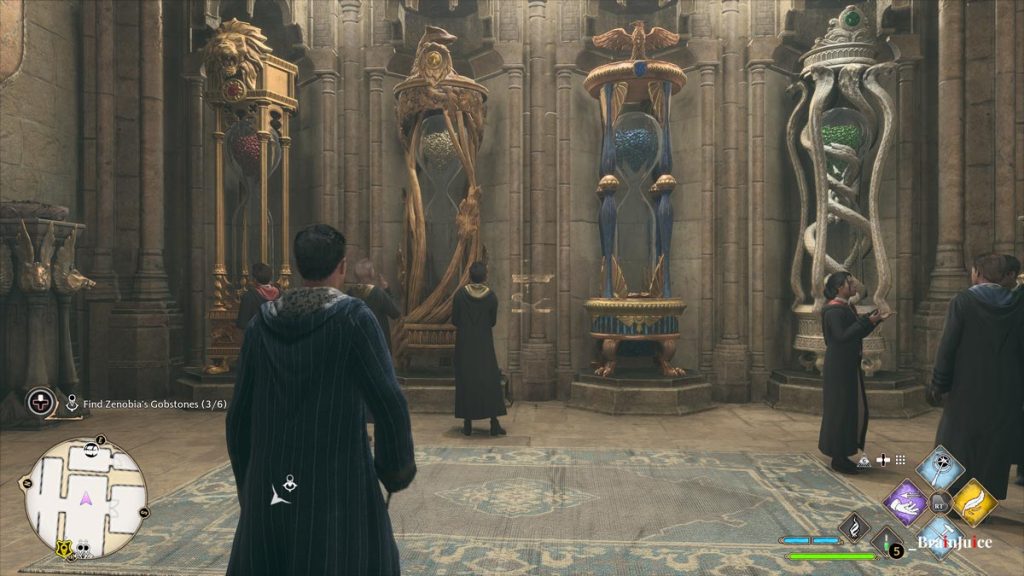The height and width of the screenshot is (576, 1024).
Task: Activate the yellow feather Levioso spell
Action: (973, 500)
